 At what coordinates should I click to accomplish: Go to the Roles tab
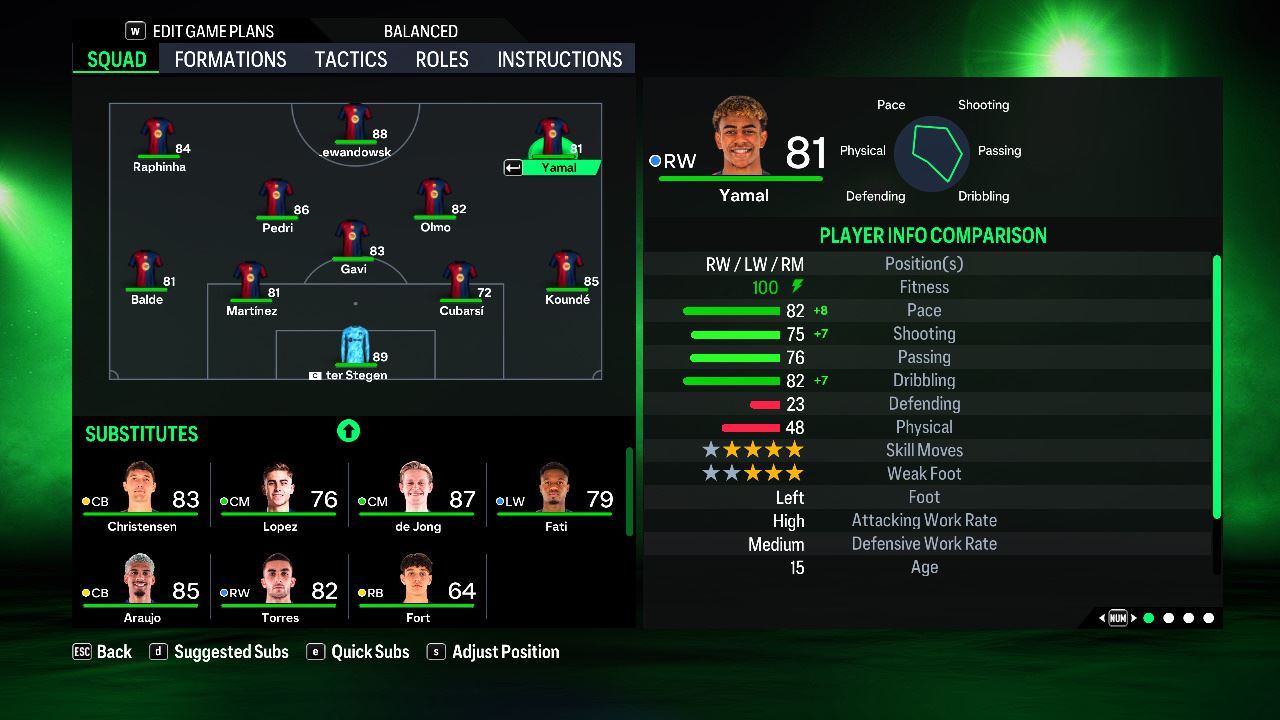(442, 59)
